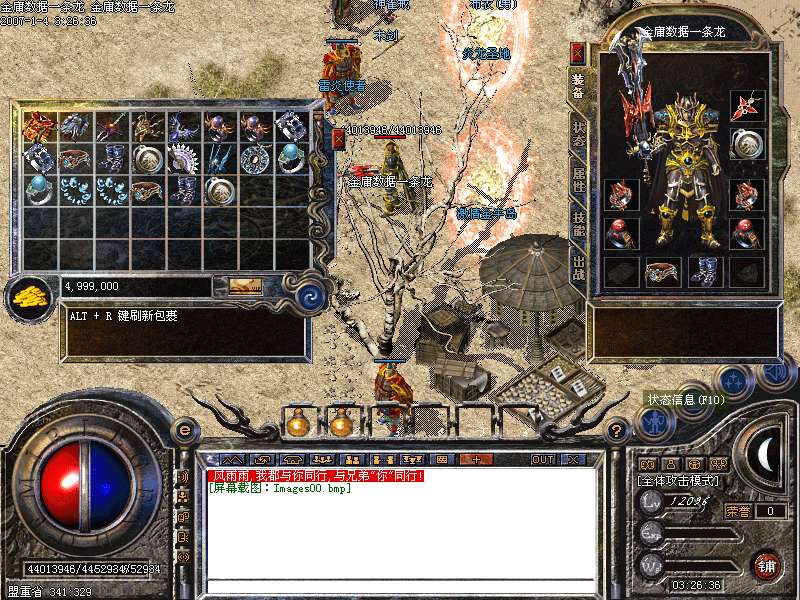The image size is (800, 600).
Task: Select the equipped belt slot
Action: (662, 271)
